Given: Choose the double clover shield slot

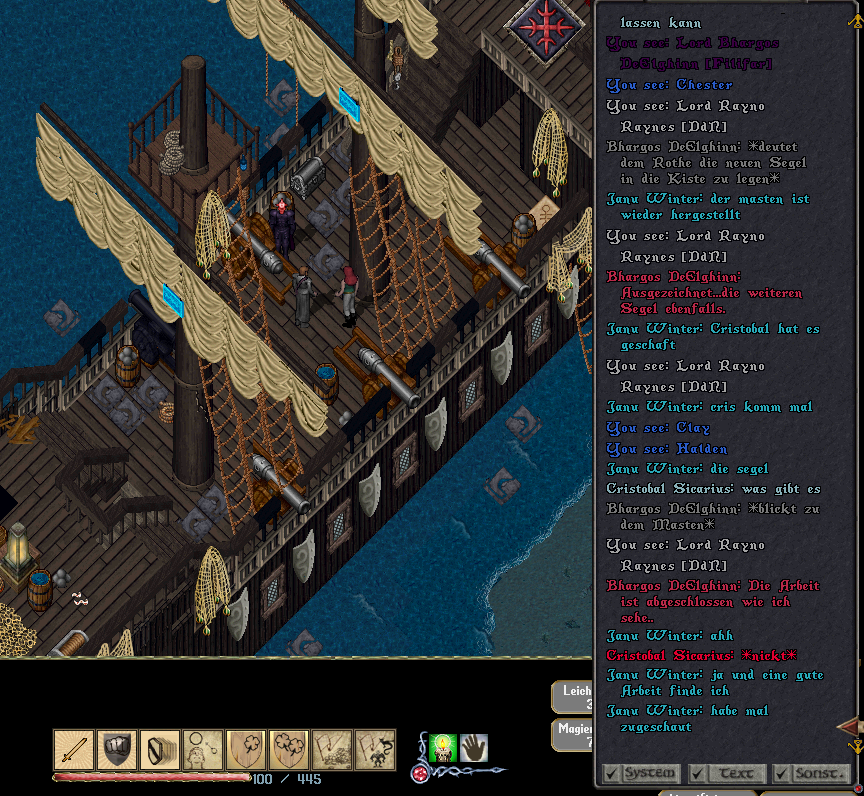Looking at the screenshot, I should tap(289, 750).
